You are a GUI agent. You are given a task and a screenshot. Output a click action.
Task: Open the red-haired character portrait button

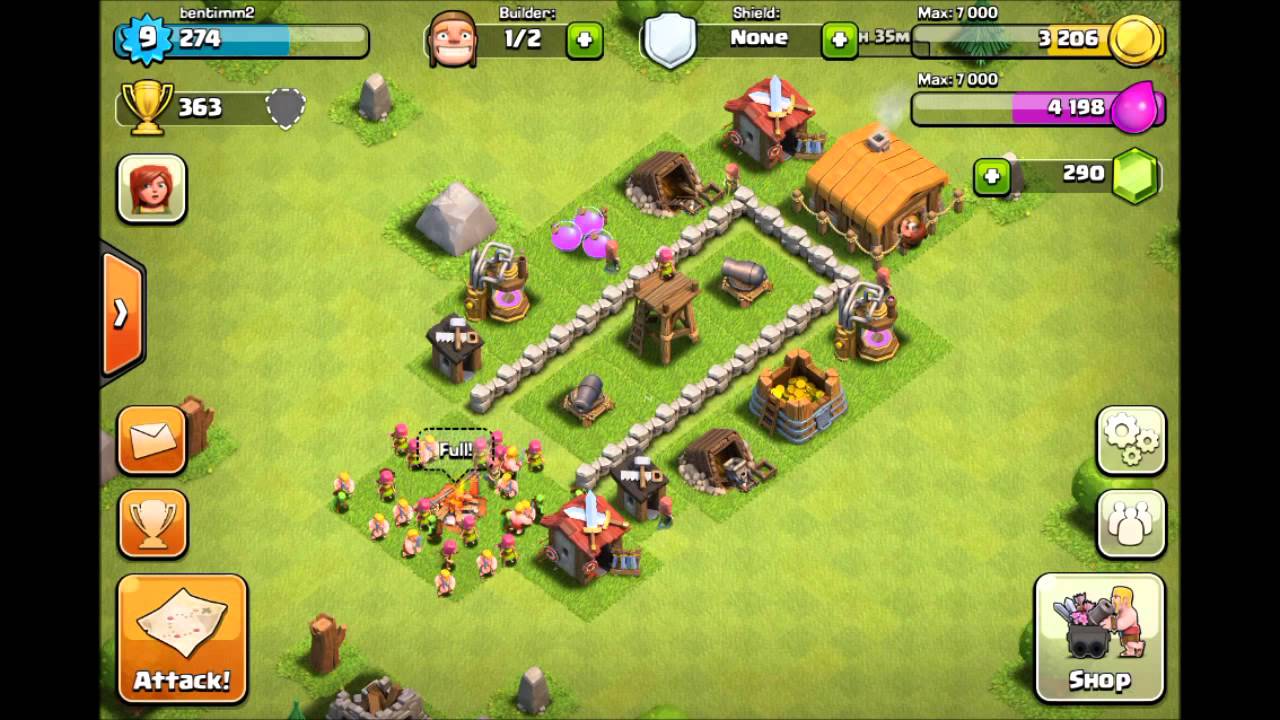click(152, 188)
